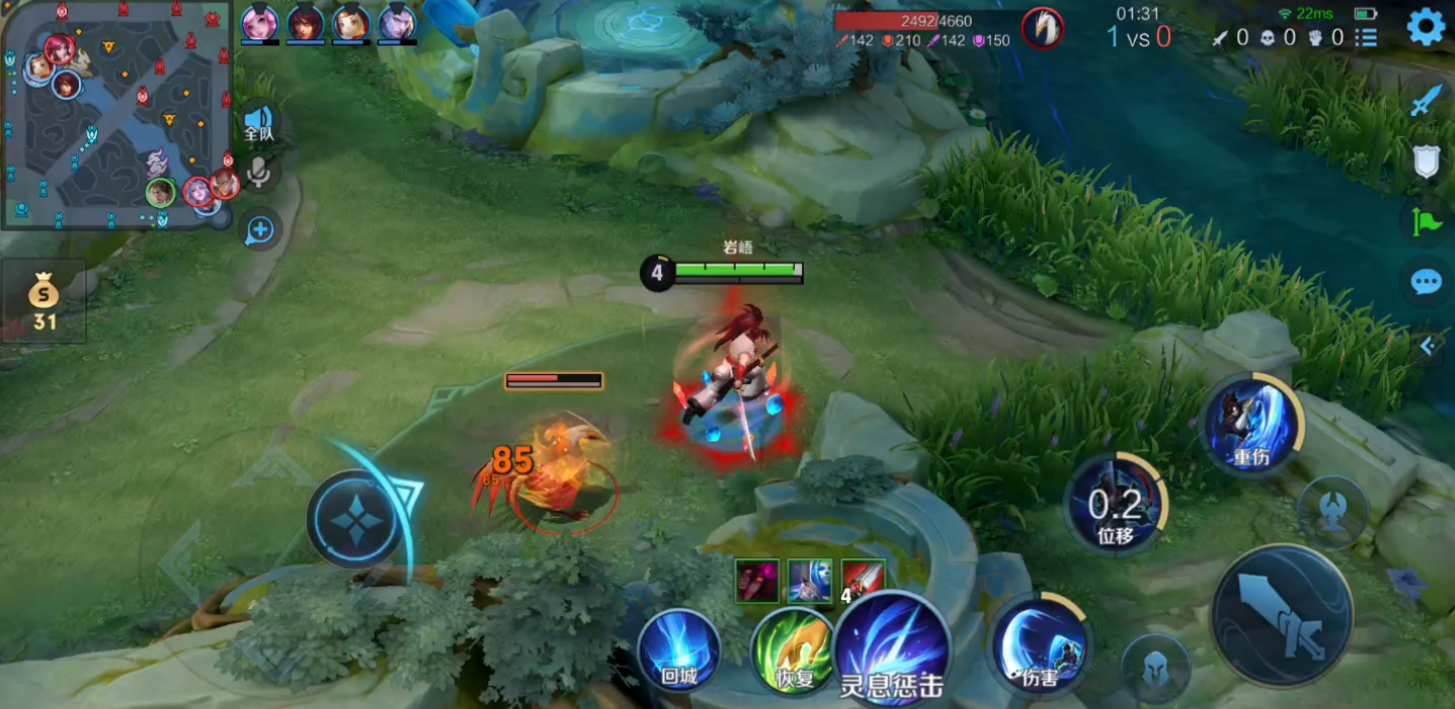Toggle the 全队 team voice speaker

(x=259, y=124)
